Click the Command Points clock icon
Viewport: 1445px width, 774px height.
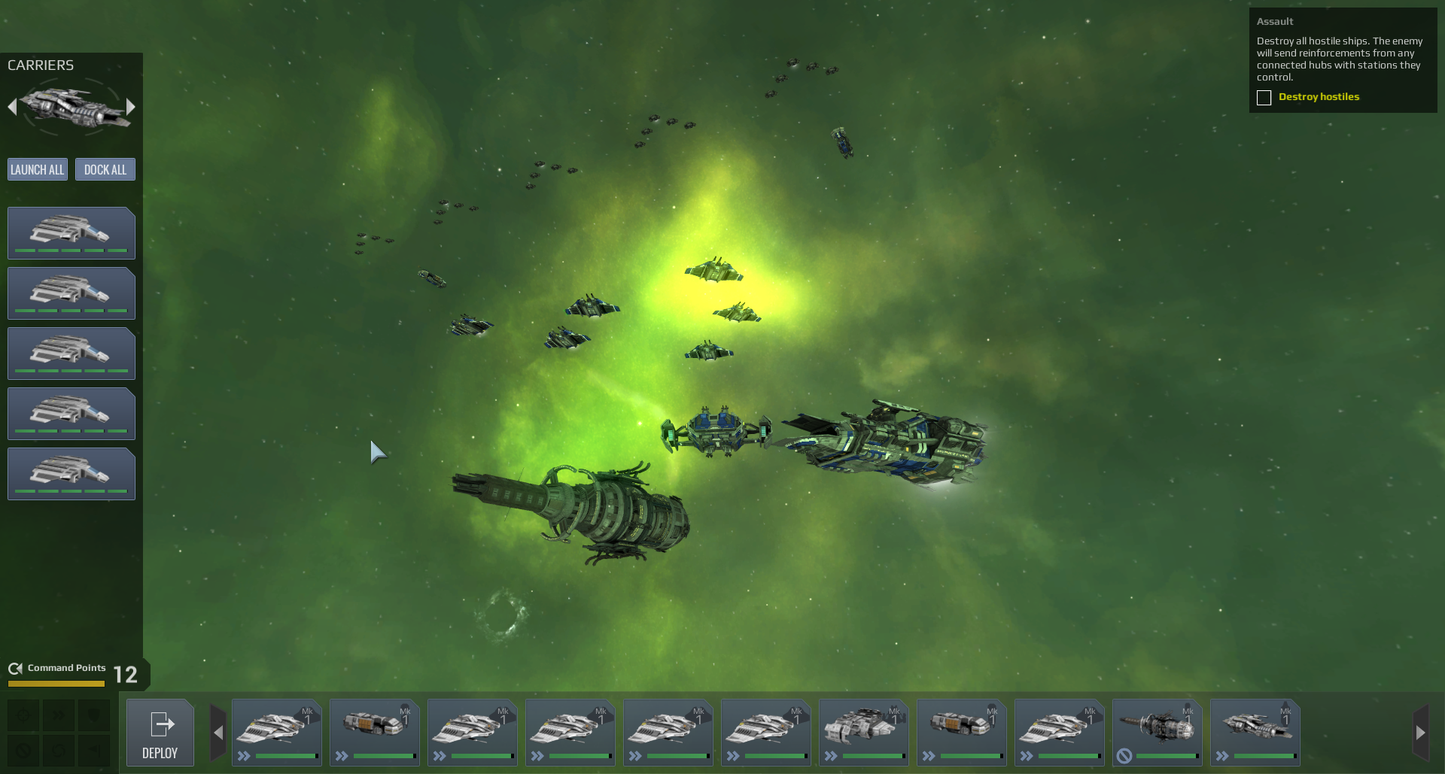pos(14,668)
